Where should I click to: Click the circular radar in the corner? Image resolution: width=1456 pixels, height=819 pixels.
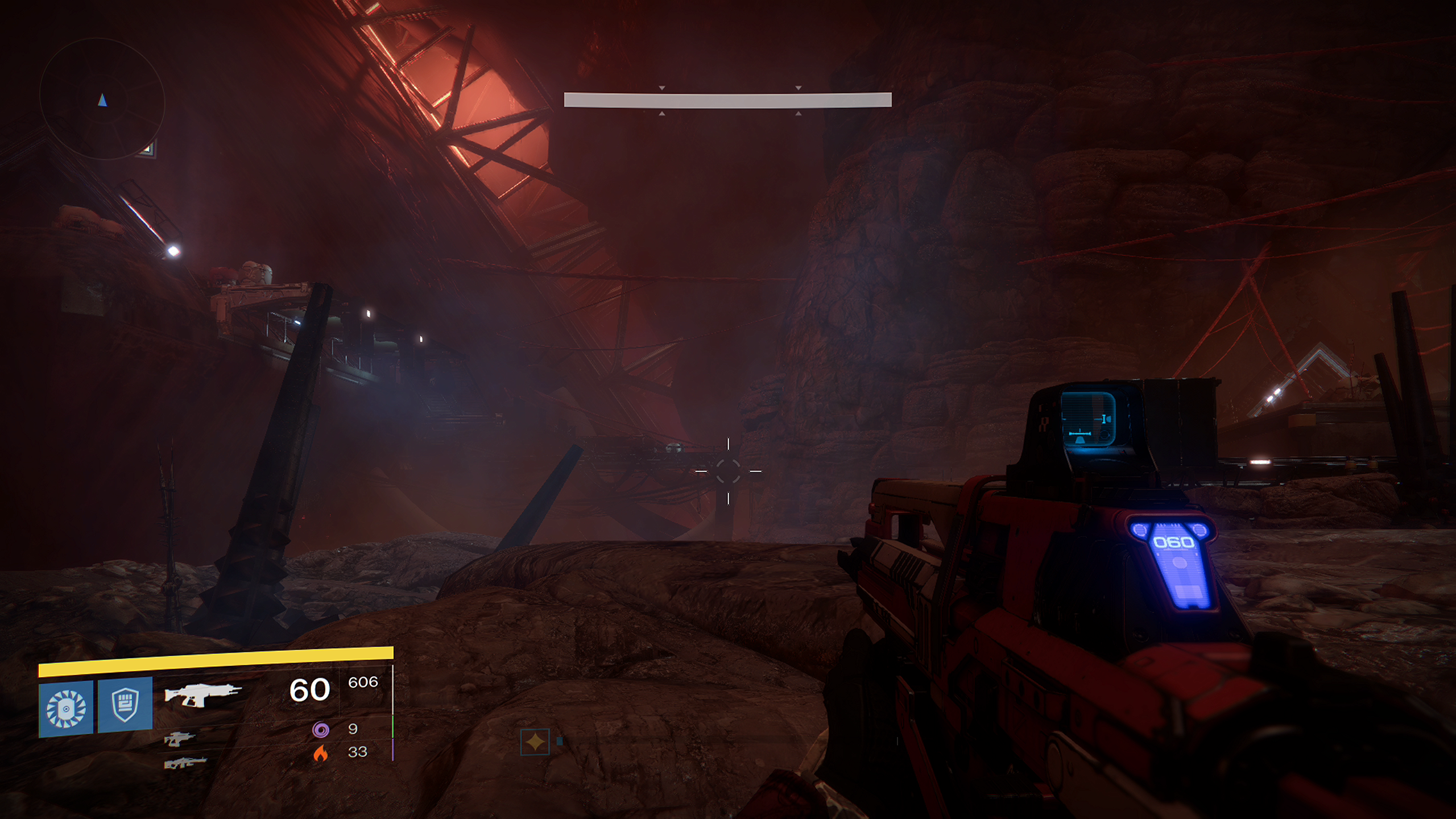[102, 99]
